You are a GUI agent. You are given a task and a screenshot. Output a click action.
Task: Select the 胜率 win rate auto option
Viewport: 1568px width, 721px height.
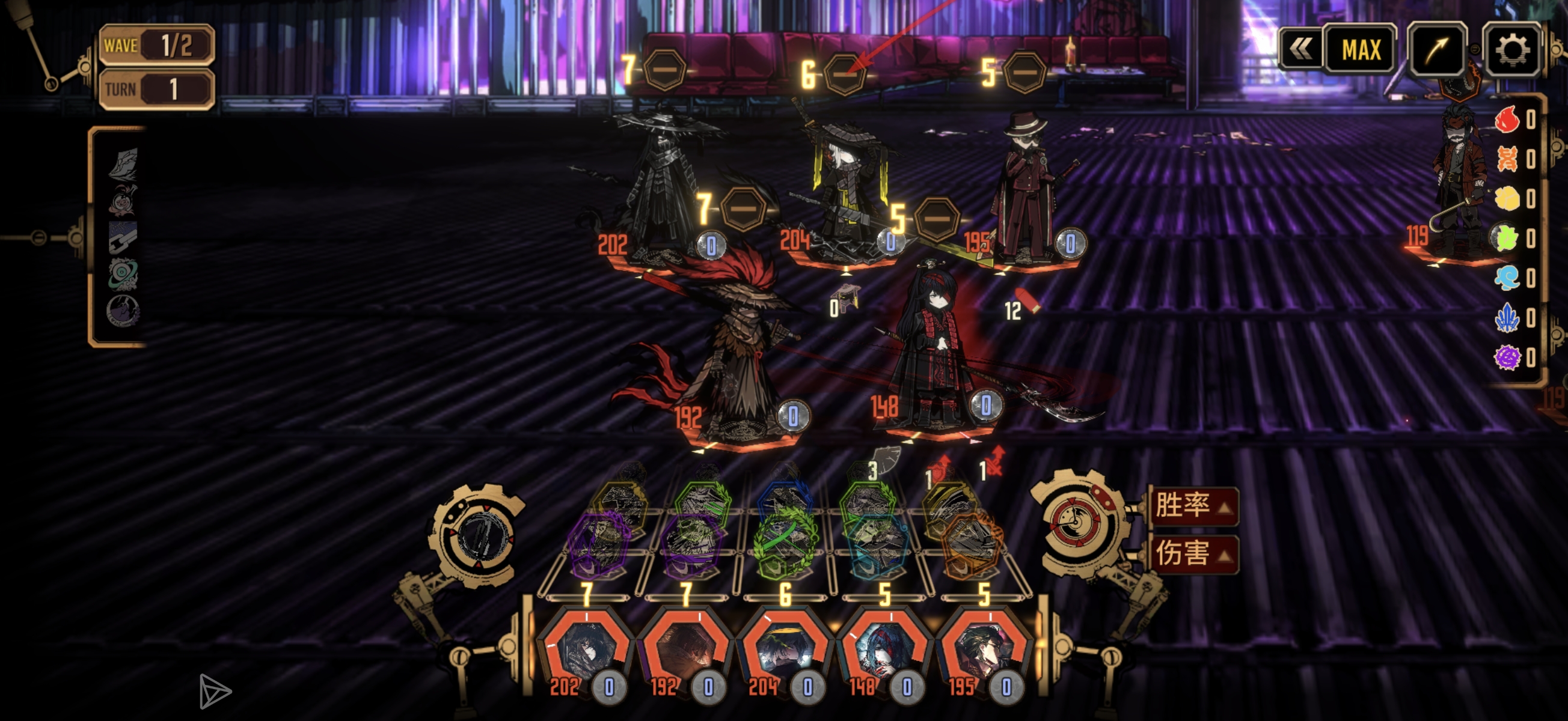(x=1193, y=506)
